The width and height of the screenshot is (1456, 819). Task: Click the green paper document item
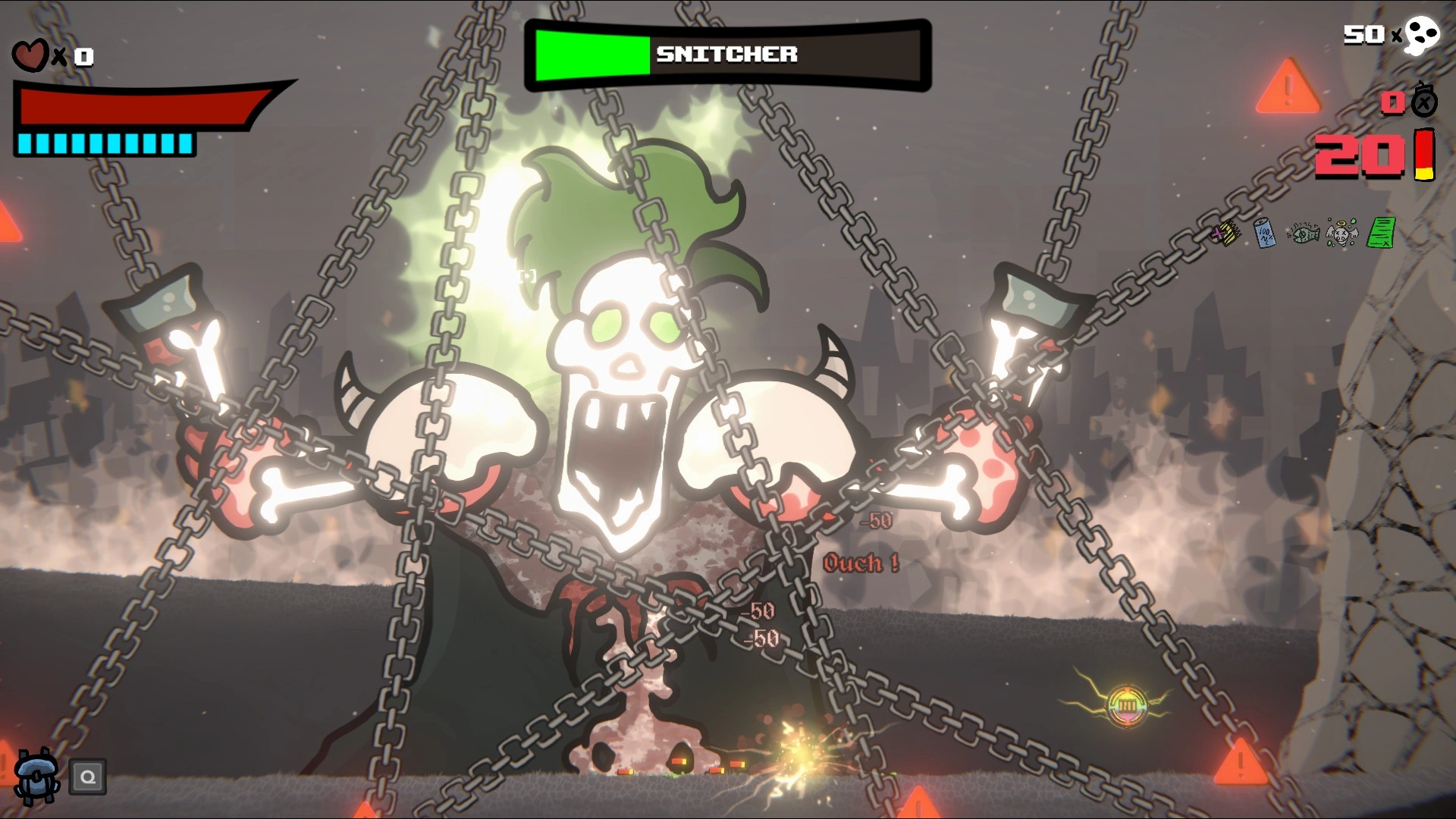(1381, 232)
